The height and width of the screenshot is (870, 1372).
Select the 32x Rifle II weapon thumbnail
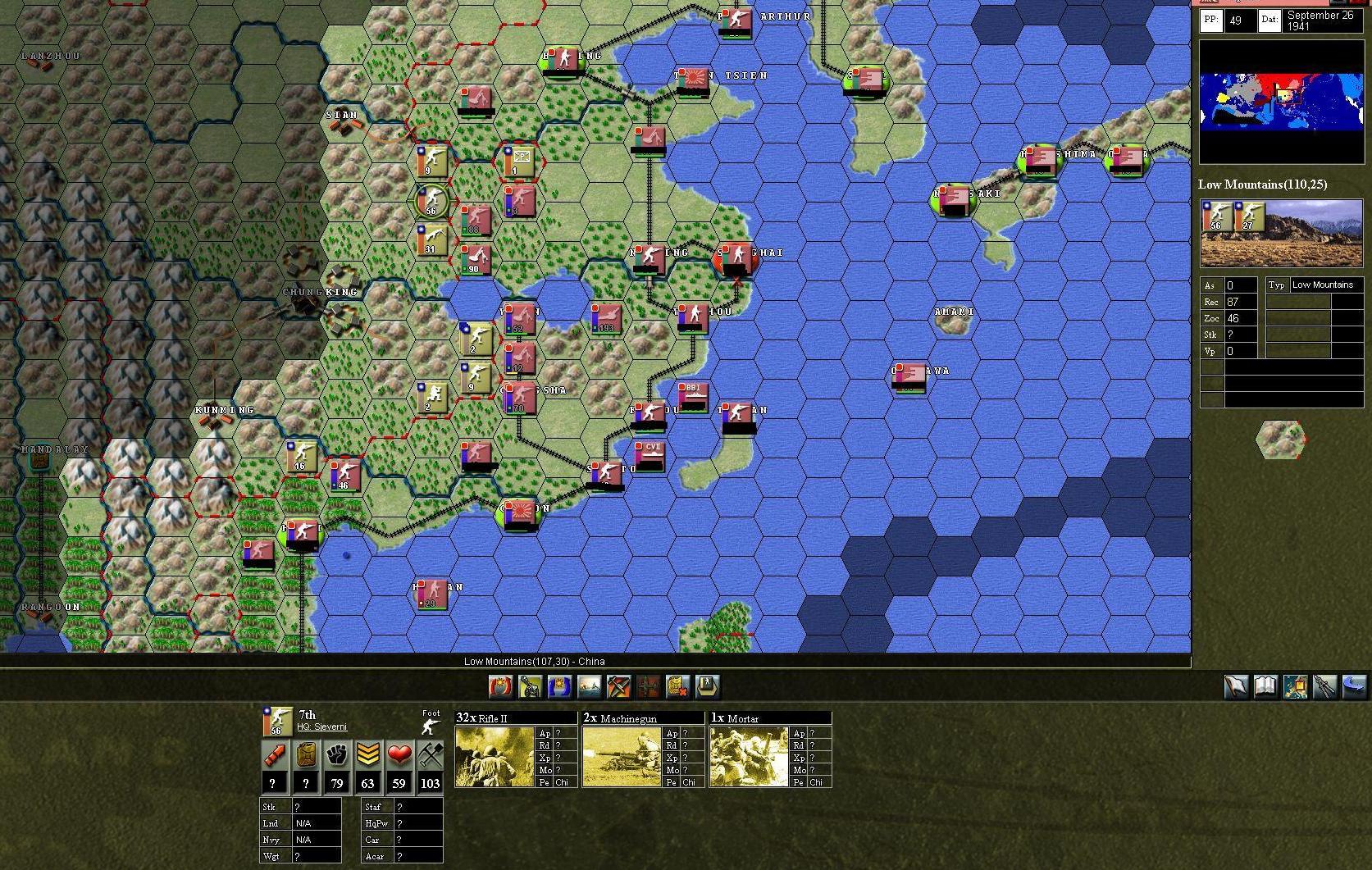pos(492,753)
